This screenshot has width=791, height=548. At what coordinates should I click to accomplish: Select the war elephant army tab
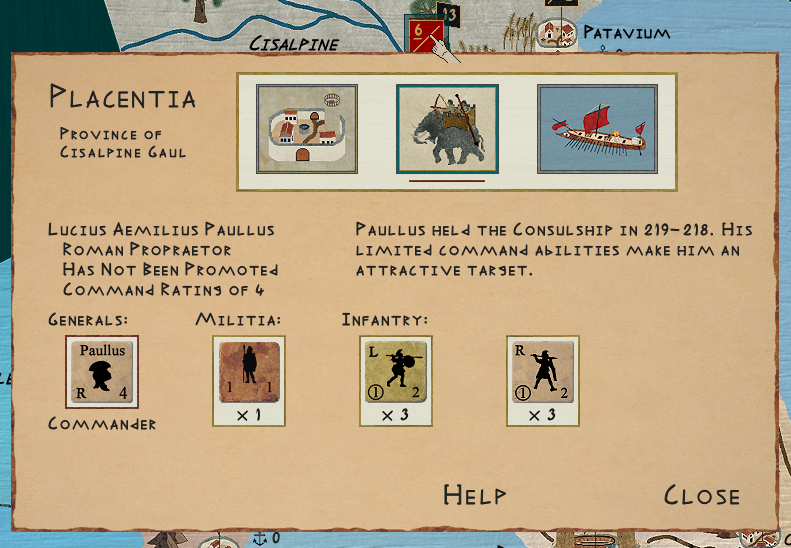pos(447,130)
